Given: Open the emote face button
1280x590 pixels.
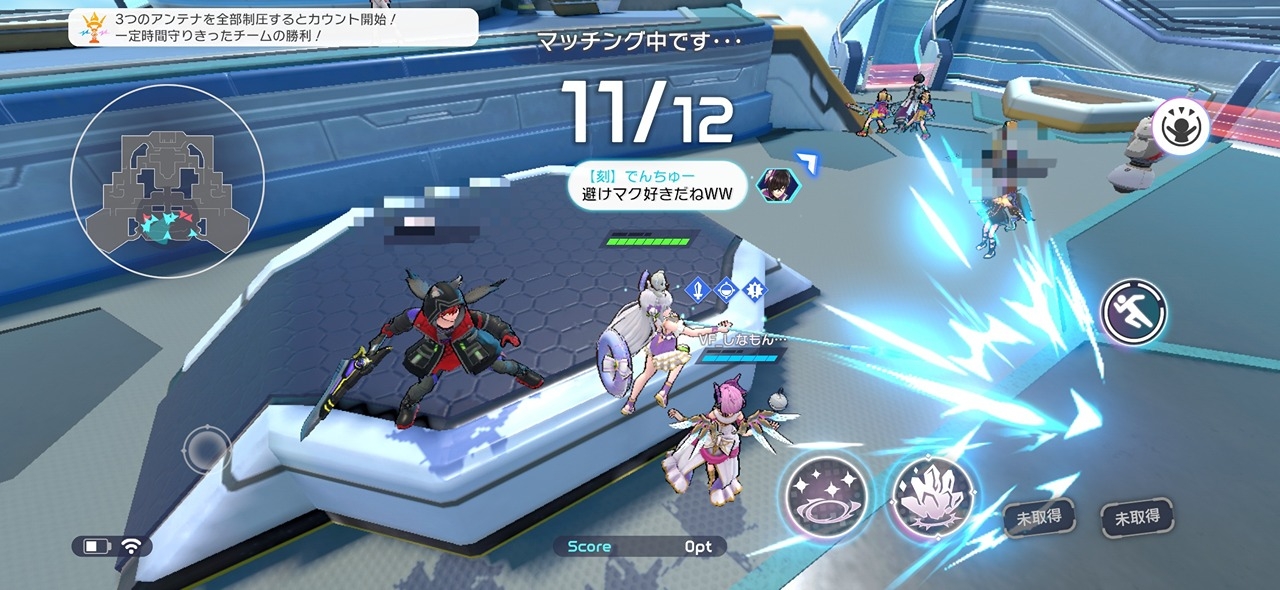Looking at the screenshot, I should pos(1181,127).
